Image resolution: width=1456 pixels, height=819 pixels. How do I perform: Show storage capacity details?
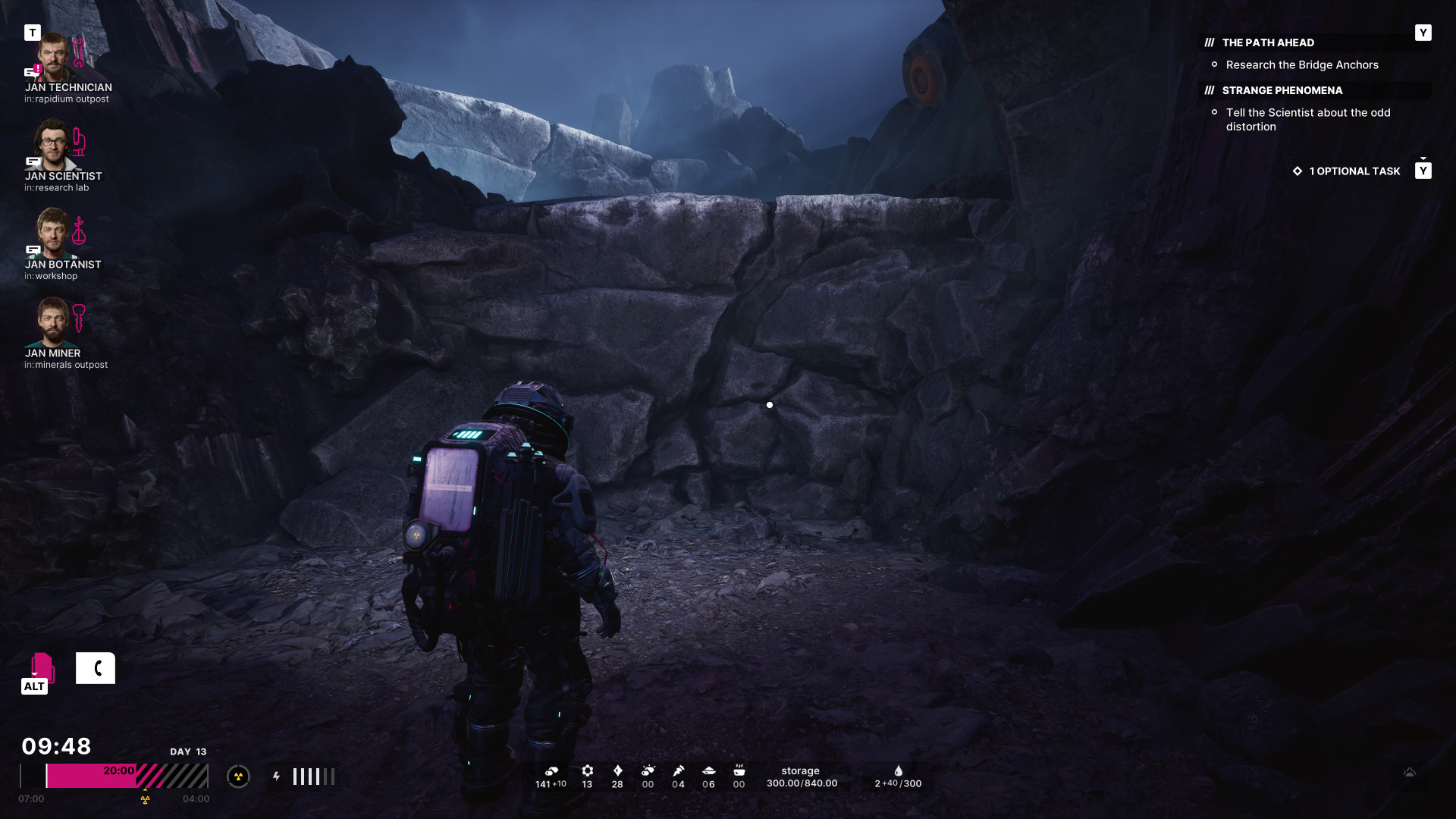(802, 777)
